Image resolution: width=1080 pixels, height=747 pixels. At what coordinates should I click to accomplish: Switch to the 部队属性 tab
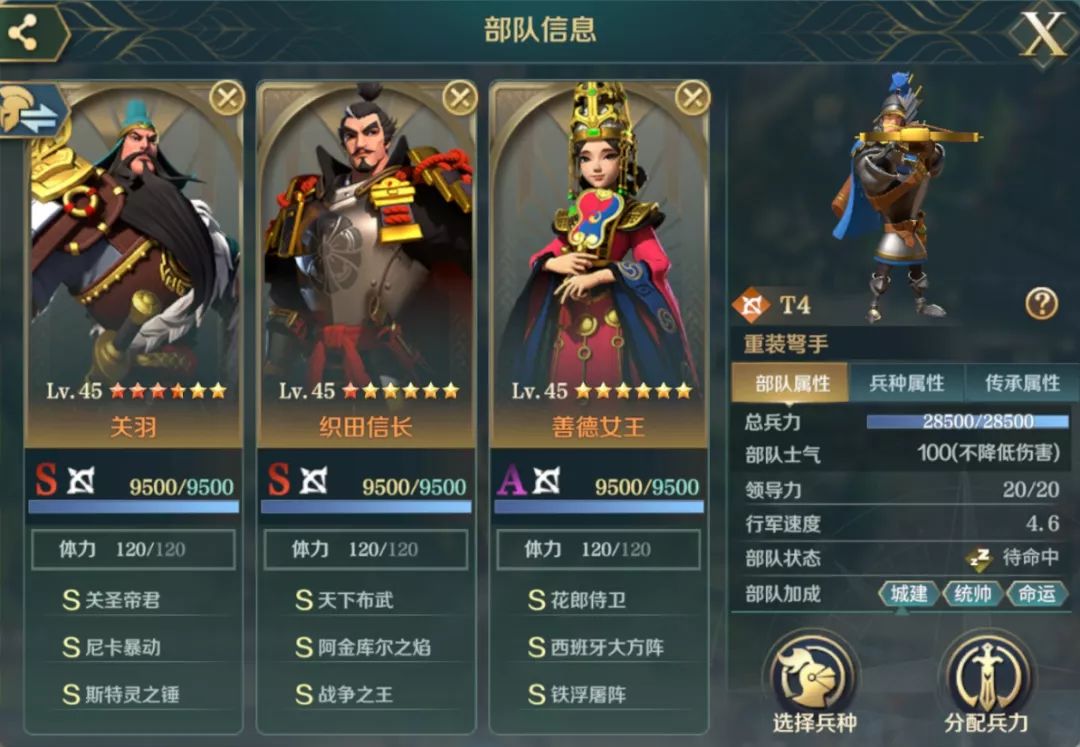[792, 383]
